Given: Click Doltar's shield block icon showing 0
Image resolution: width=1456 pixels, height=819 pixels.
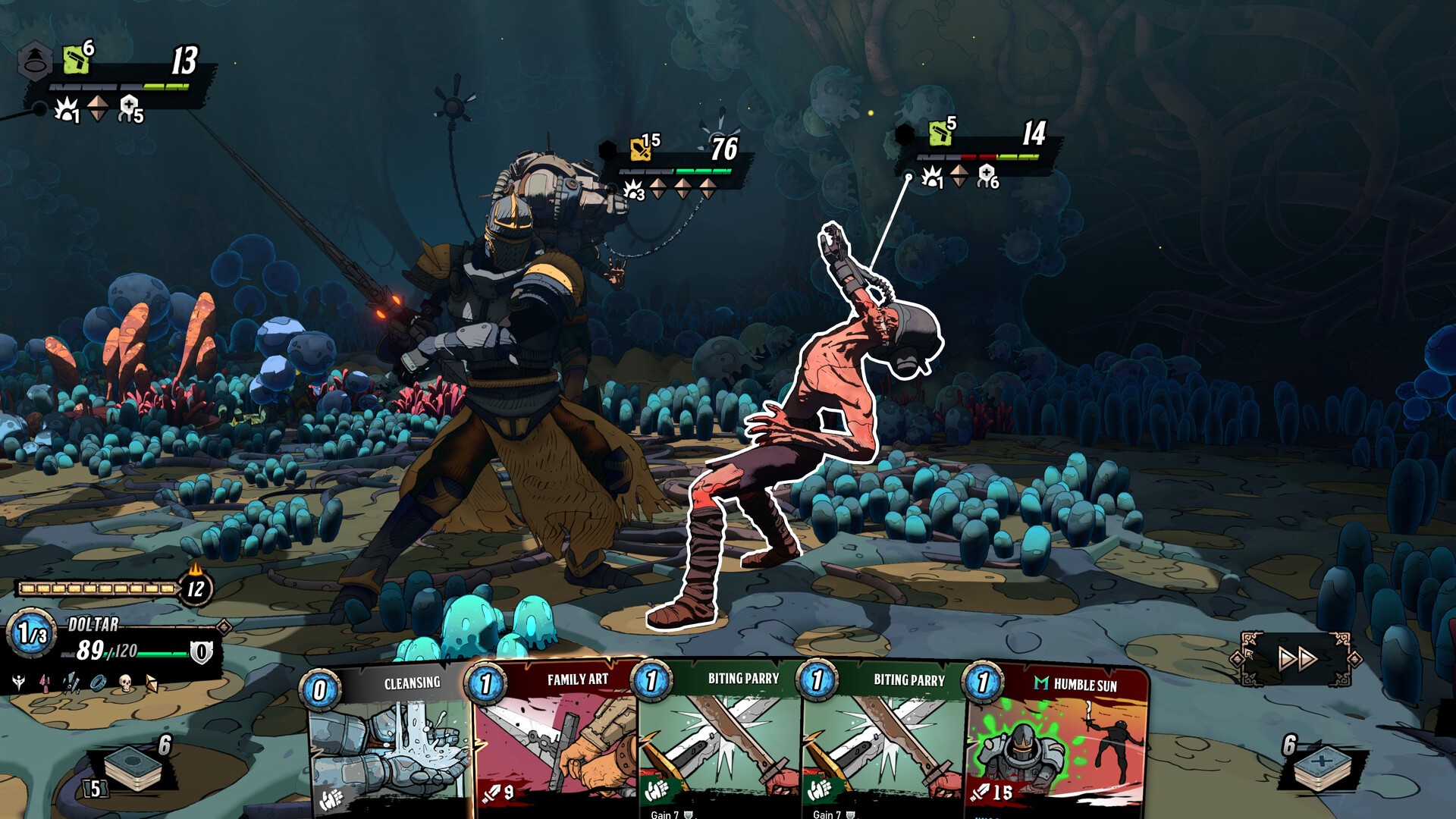Looking at the screenshot, I should tap(200, 651).
